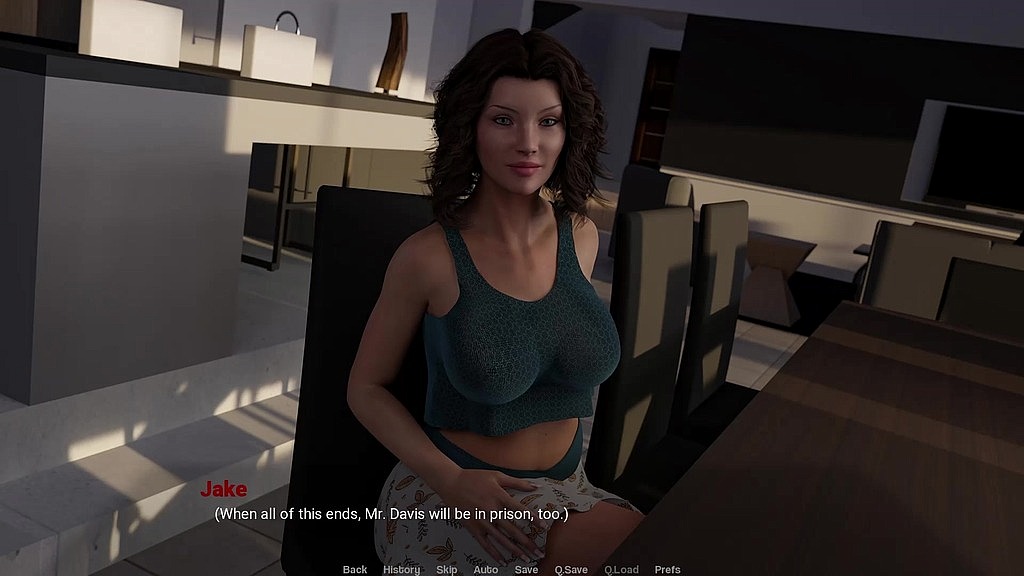
Task: Open the Save game menu
Action: tap(526, 569)
